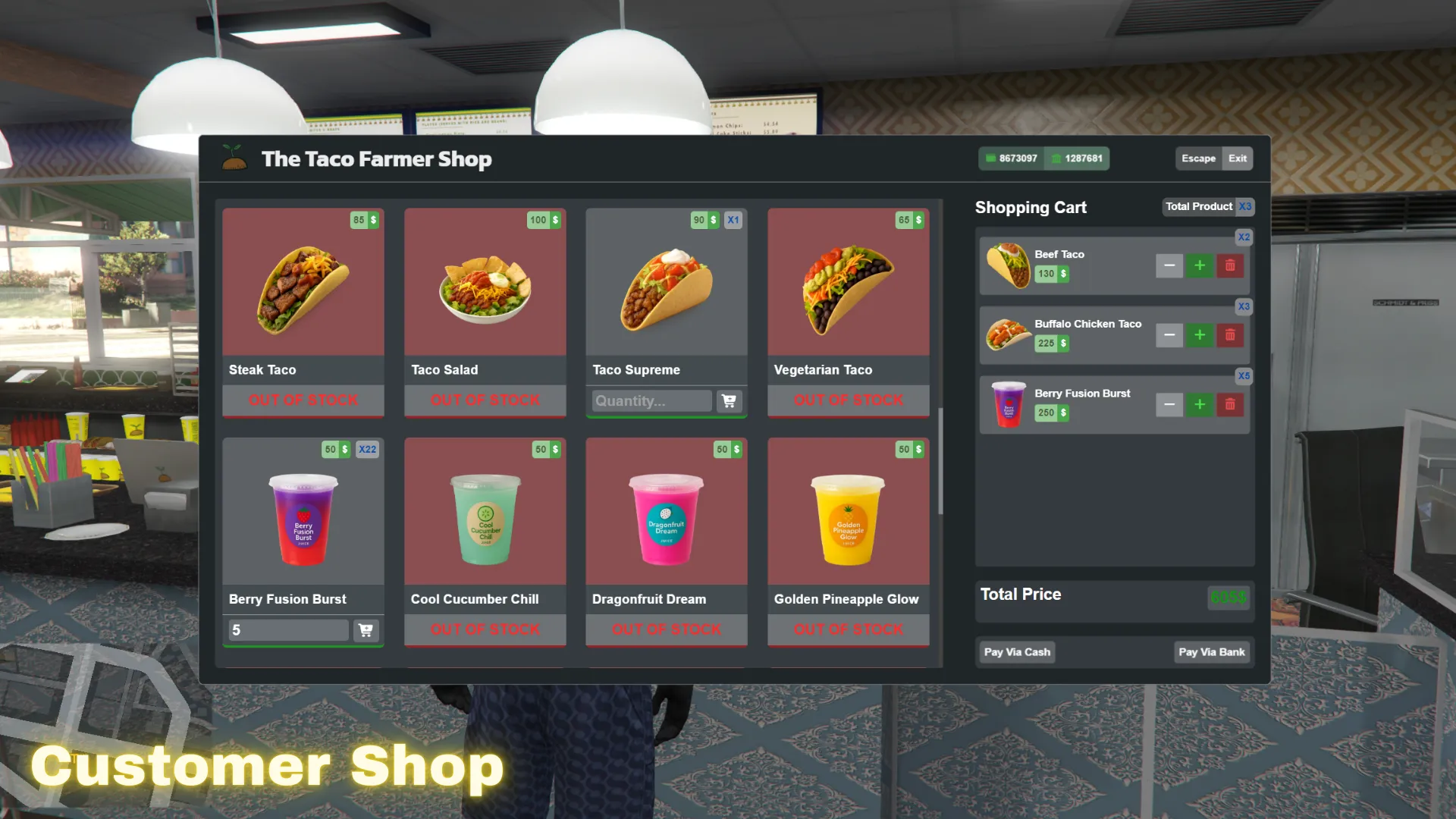Add Berry Fusion Burst using its cart icon
Viewport: 1456px width, 819px height.
[x=365, y=629]
